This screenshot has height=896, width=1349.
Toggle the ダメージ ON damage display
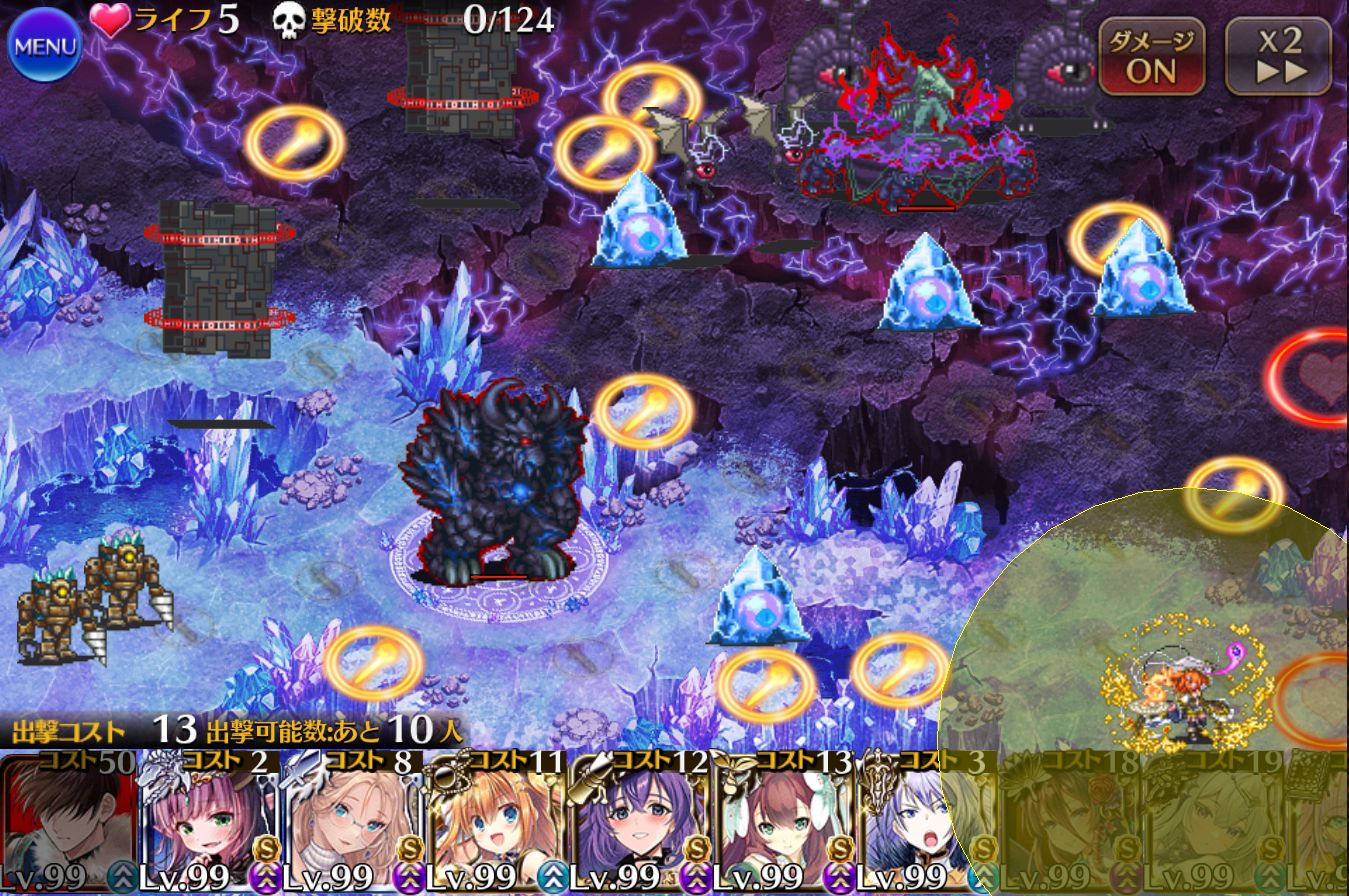click(1152, 57)
